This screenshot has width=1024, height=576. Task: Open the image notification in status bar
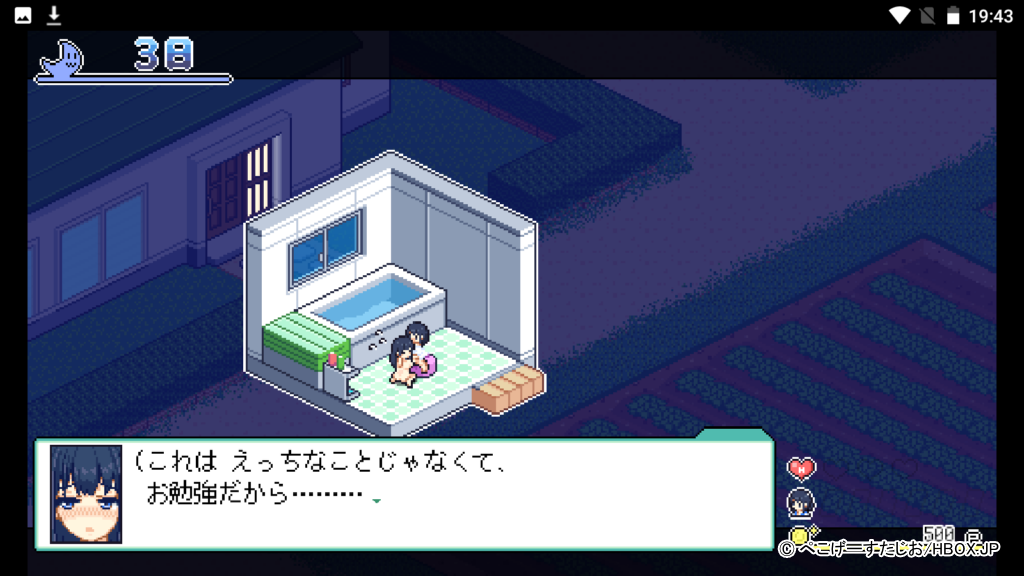point(22,15)
